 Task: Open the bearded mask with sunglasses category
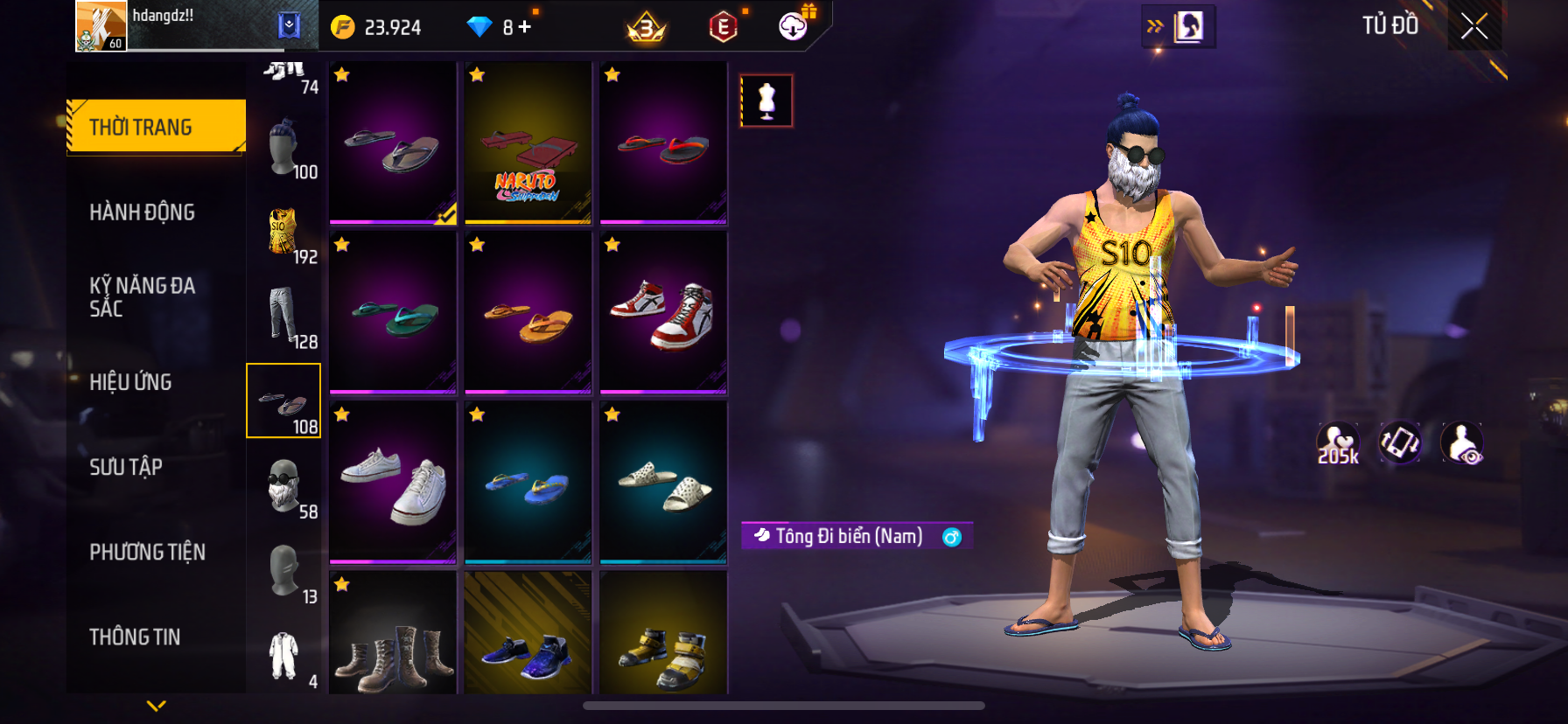[283, 486]
